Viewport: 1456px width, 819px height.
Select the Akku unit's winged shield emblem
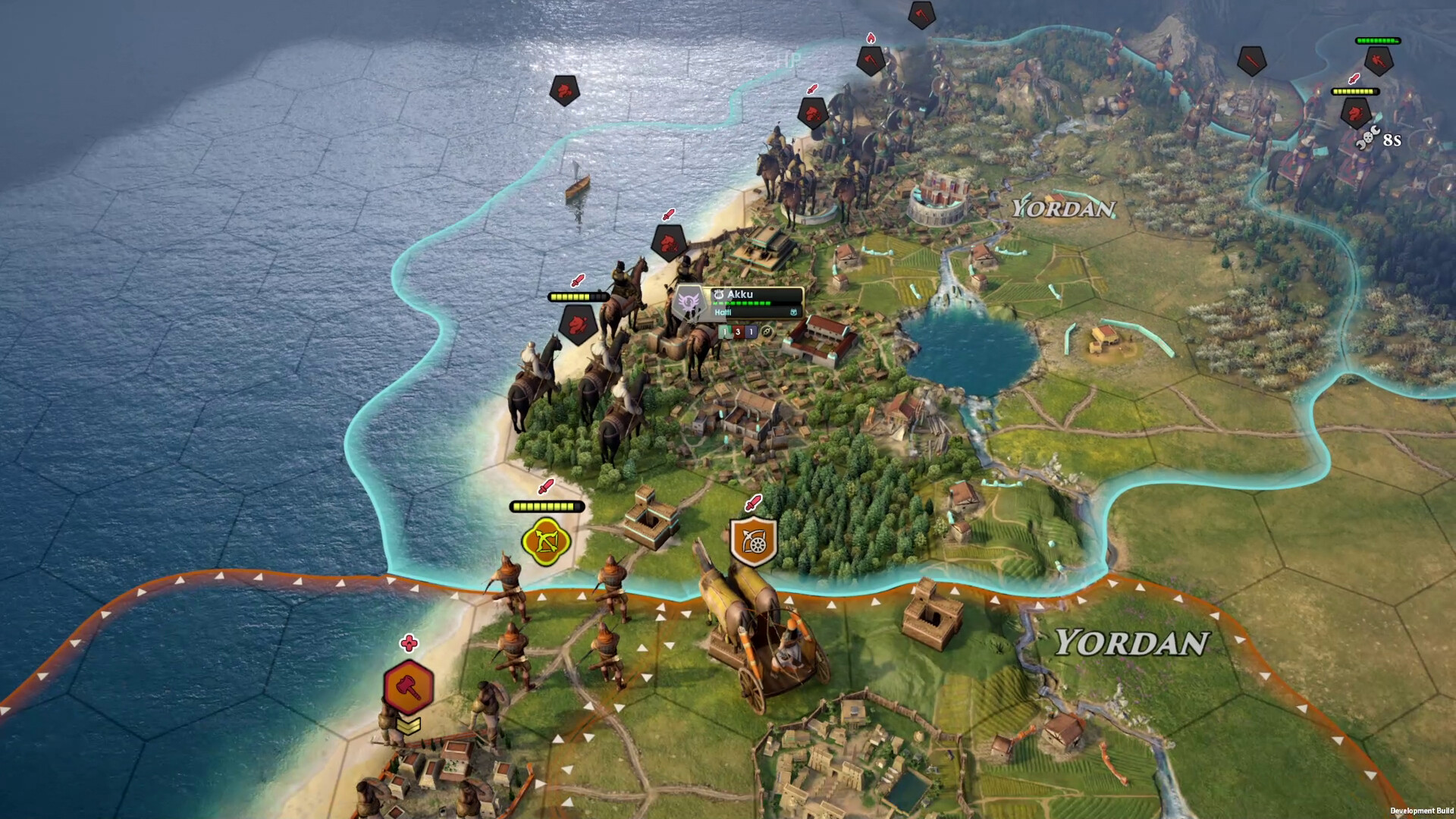click(x=689, y=302)
